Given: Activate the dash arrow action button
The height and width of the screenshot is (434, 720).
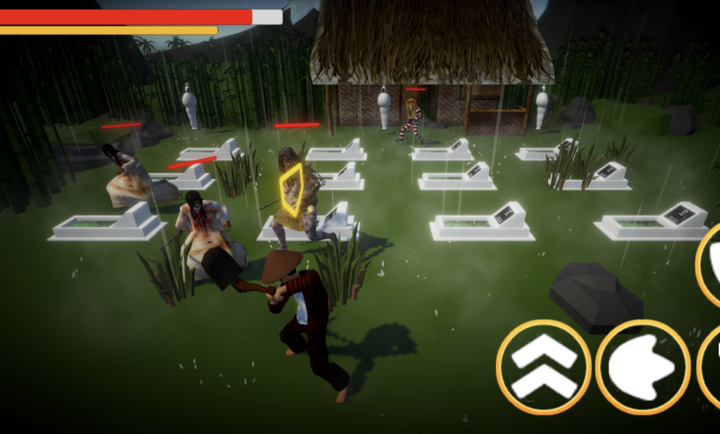Looking at the screenshot, I should point(642,367).
